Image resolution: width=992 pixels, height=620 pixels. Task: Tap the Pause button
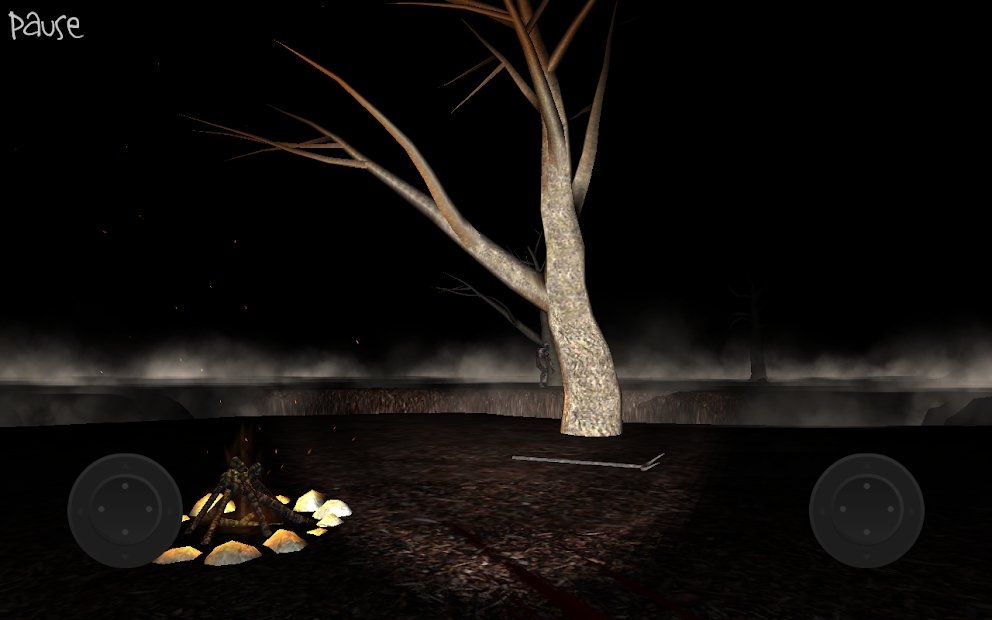tap(45, 25)
